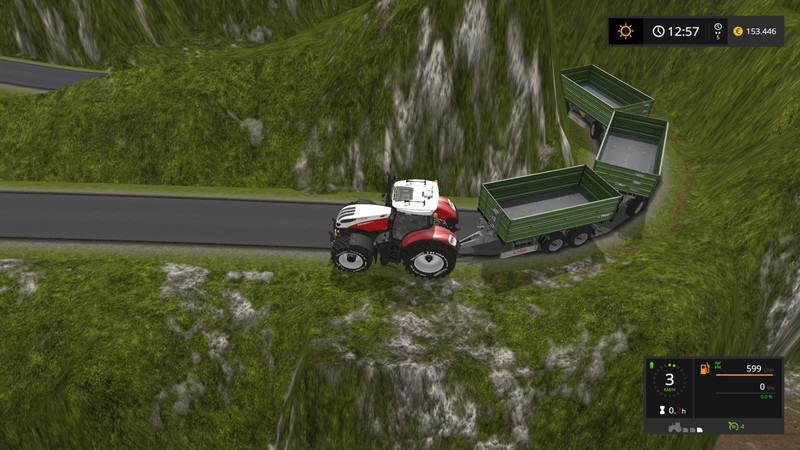This screenshot has width=800, height=450.
Task: Toggle the green cruise control icon
Action: click(x=732, y=427)
